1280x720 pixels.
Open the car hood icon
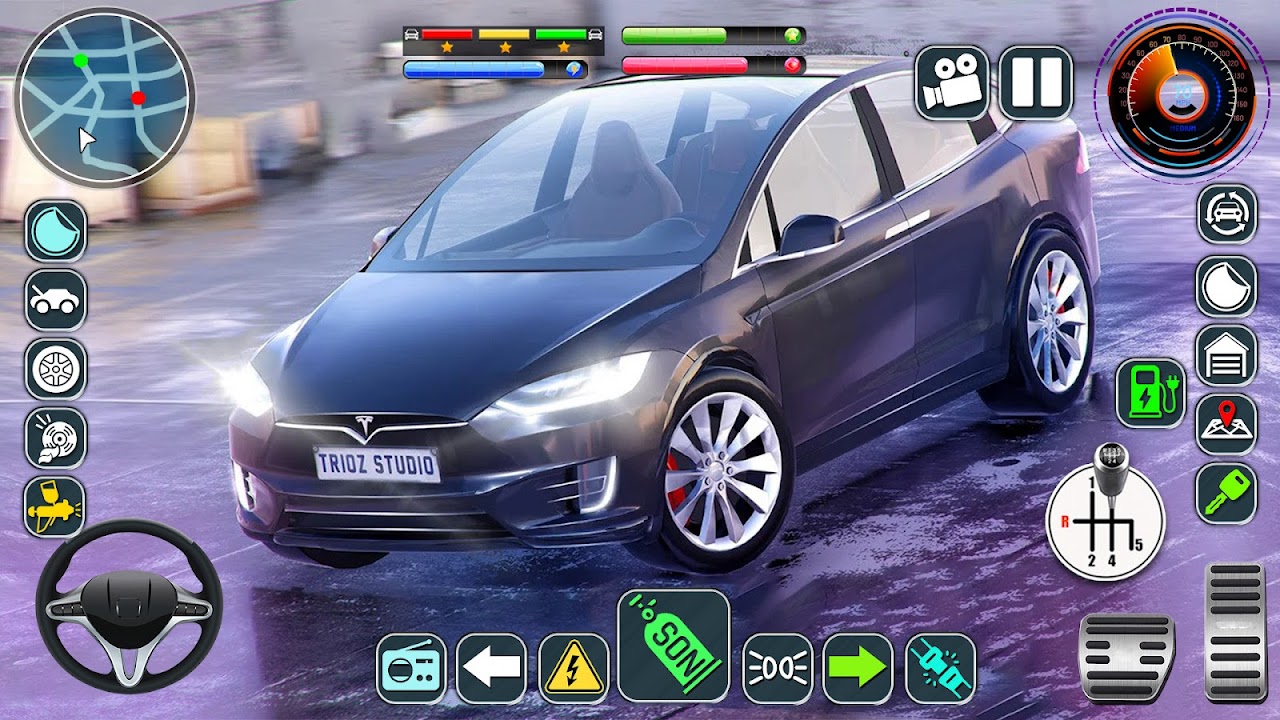[x=56, y=300]
